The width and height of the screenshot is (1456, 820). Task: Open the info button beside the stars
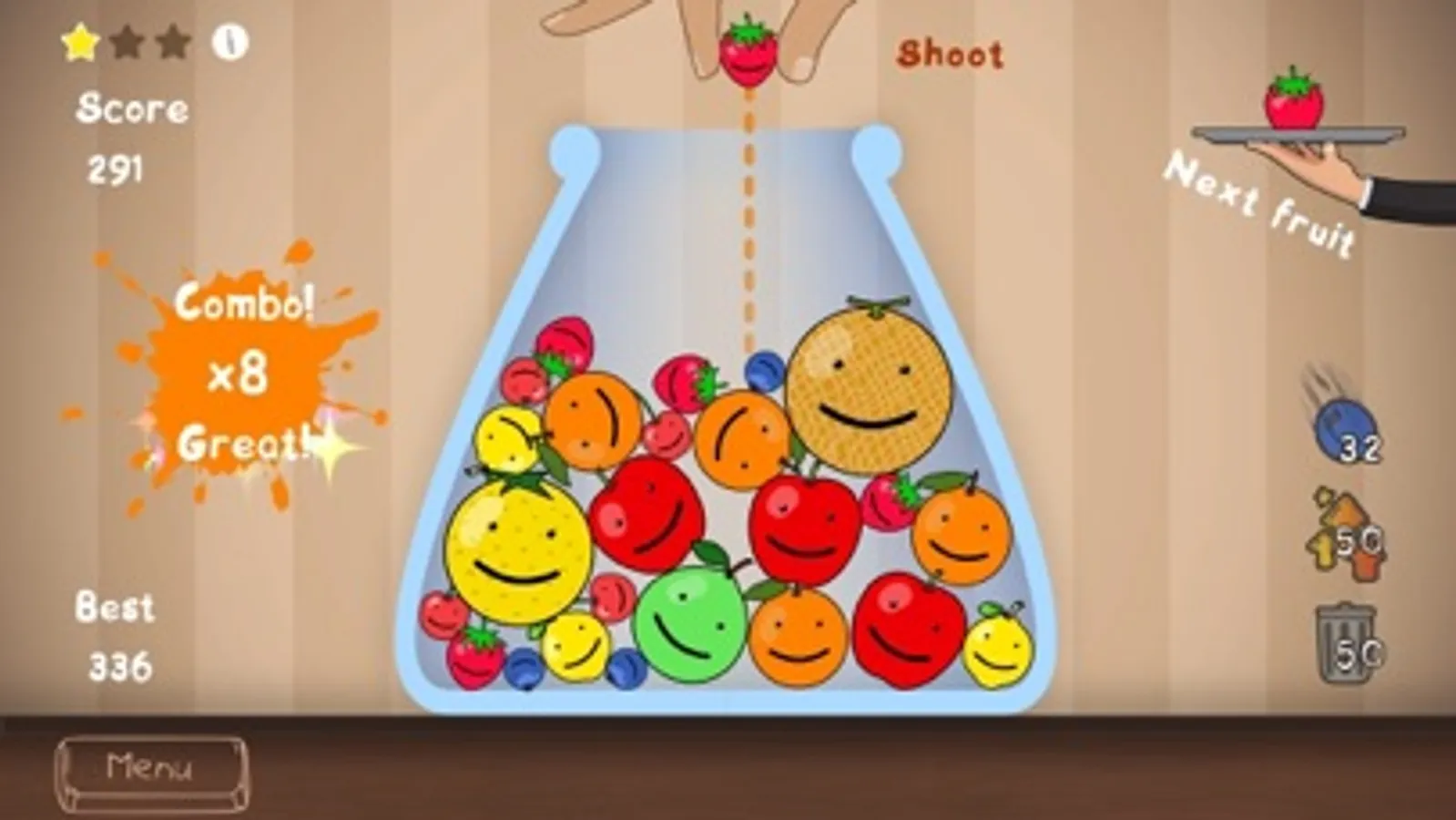(x=229, y=41)
